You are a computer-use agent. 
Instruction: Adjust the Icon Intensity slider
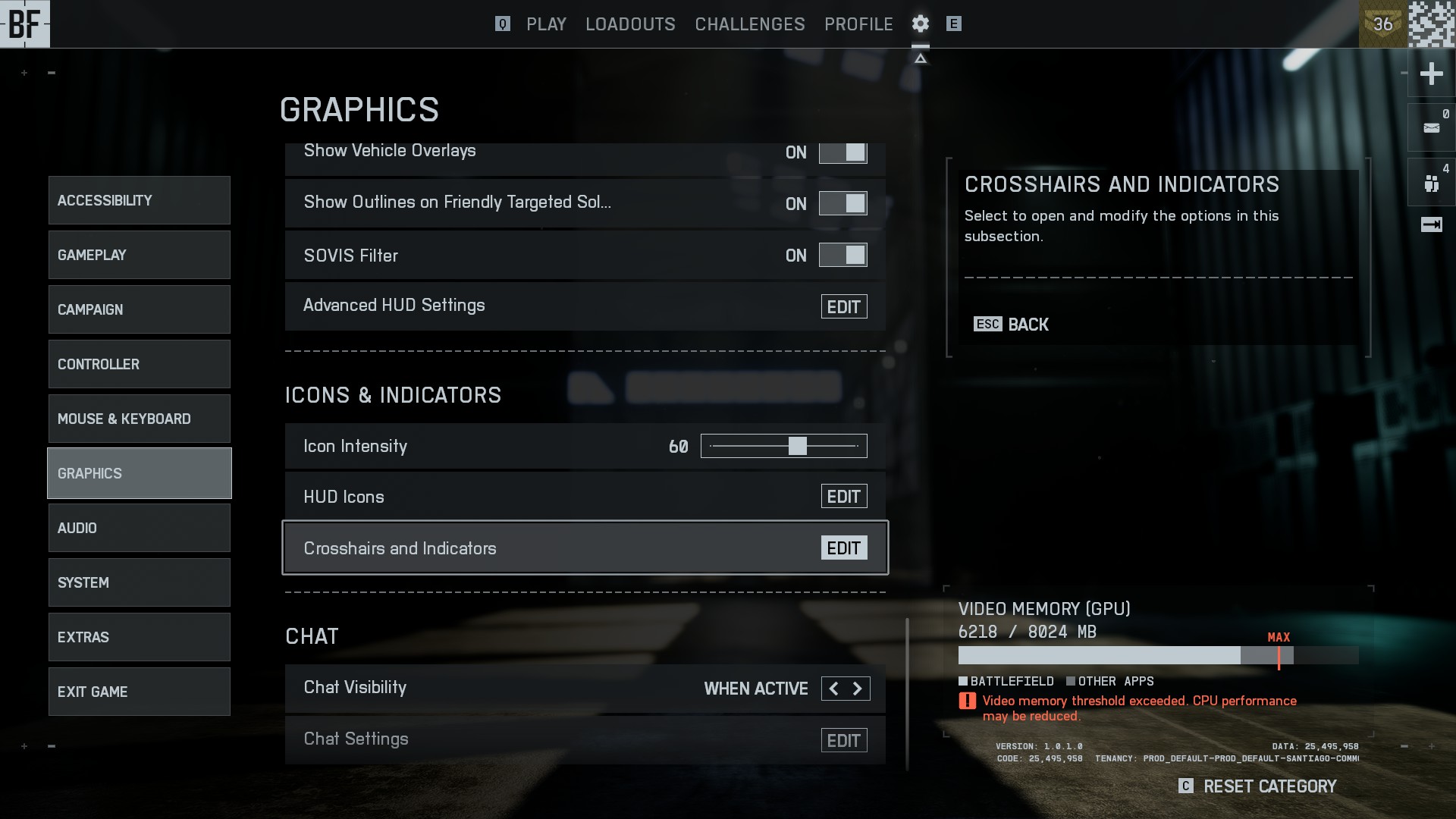797,446
